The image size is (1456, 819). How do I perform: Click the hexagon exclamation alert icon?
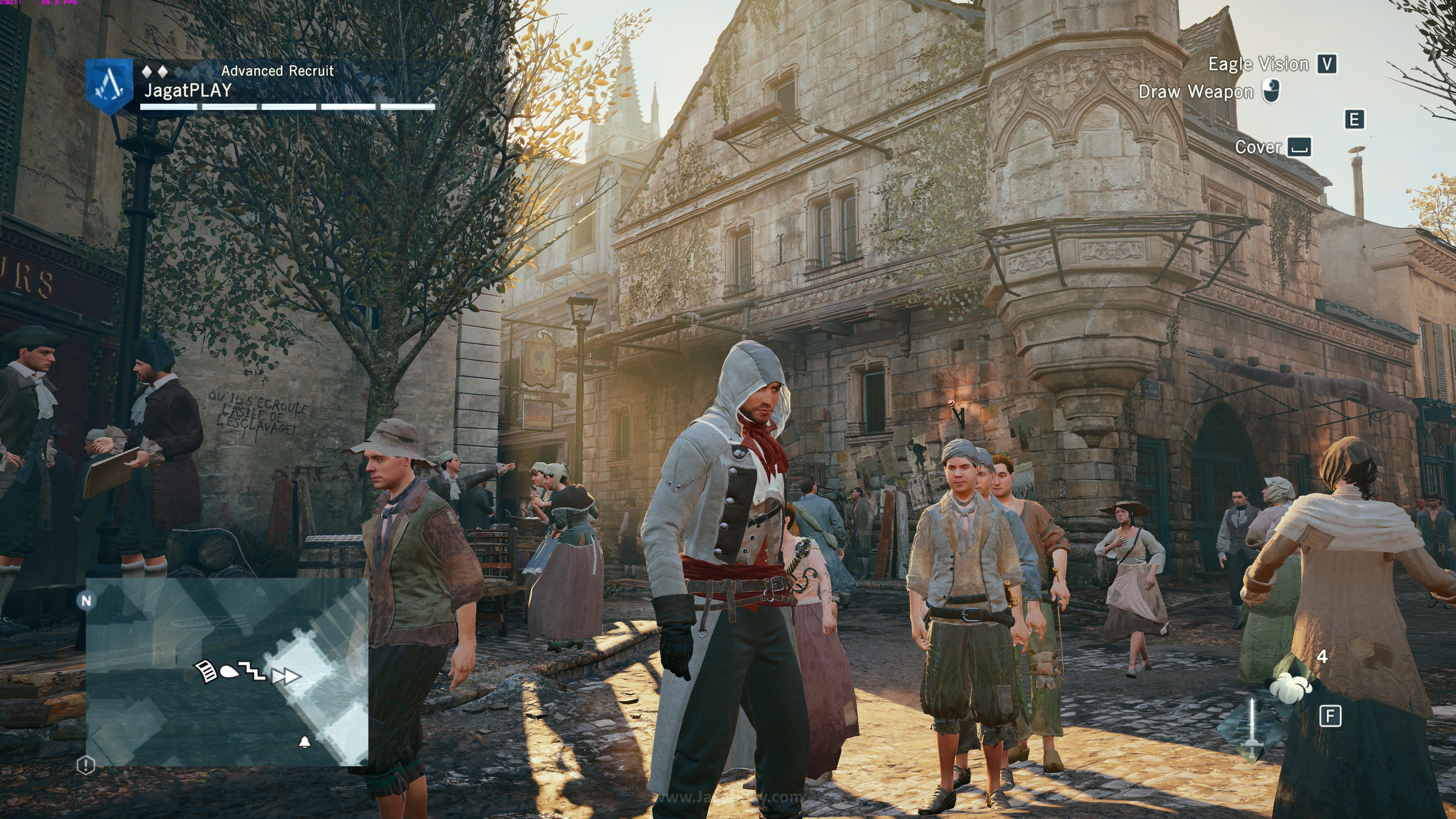click(85, 766)
